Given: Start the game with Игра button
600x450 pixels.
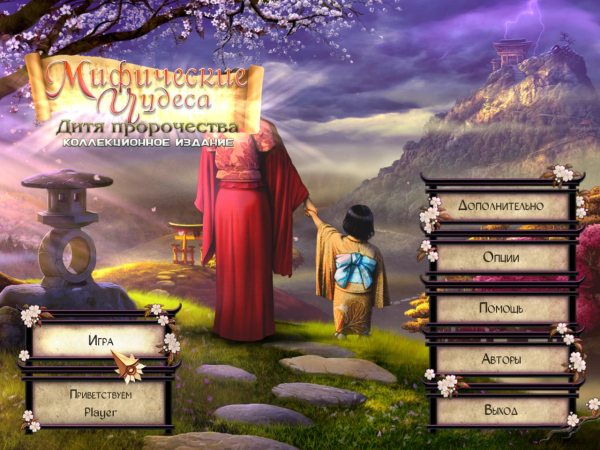Looking at the screenshot, I should click(98, 340).
